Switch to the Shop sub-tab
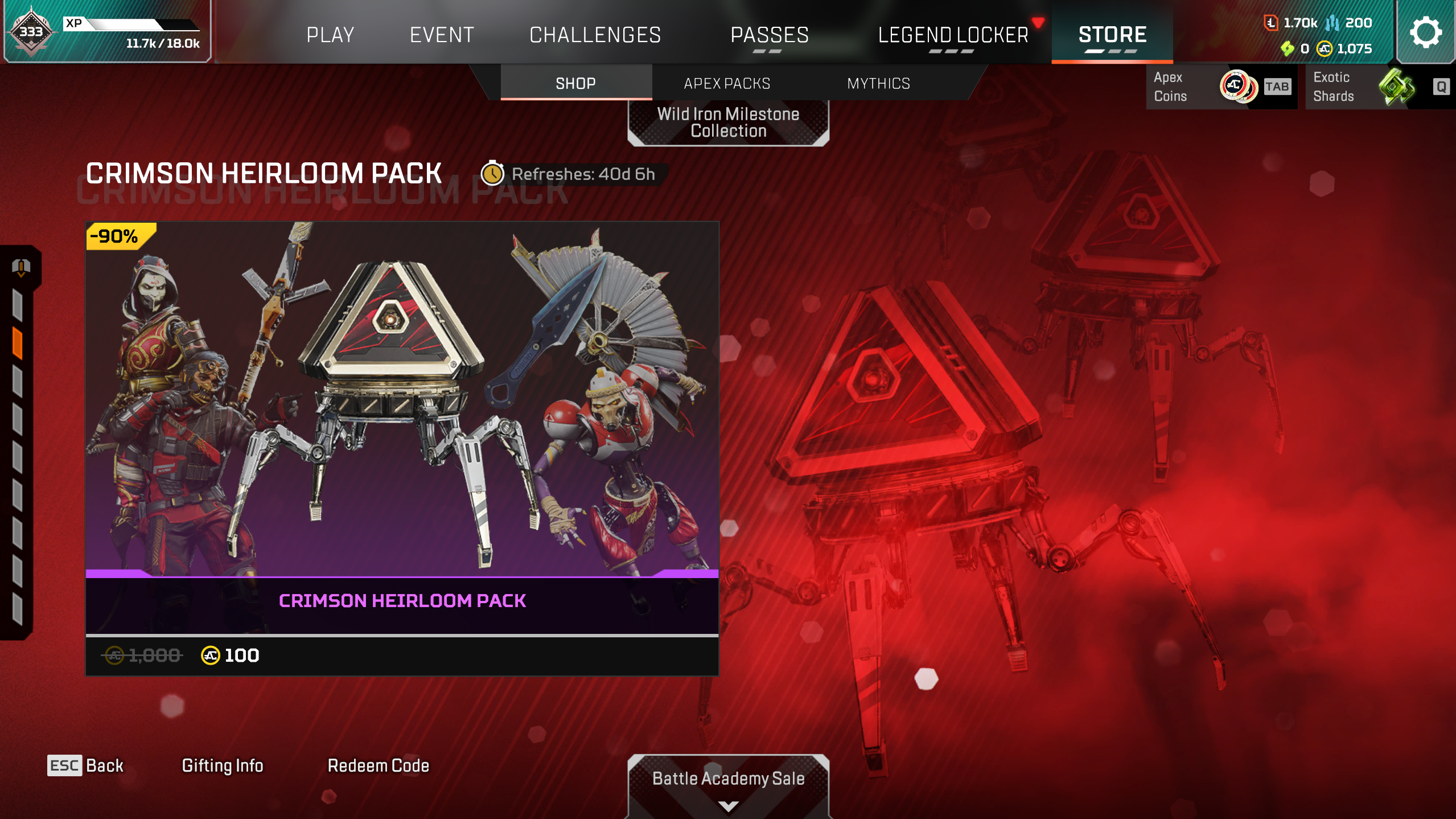Viewport: 1456px width, 819px height. click(575, 84)
